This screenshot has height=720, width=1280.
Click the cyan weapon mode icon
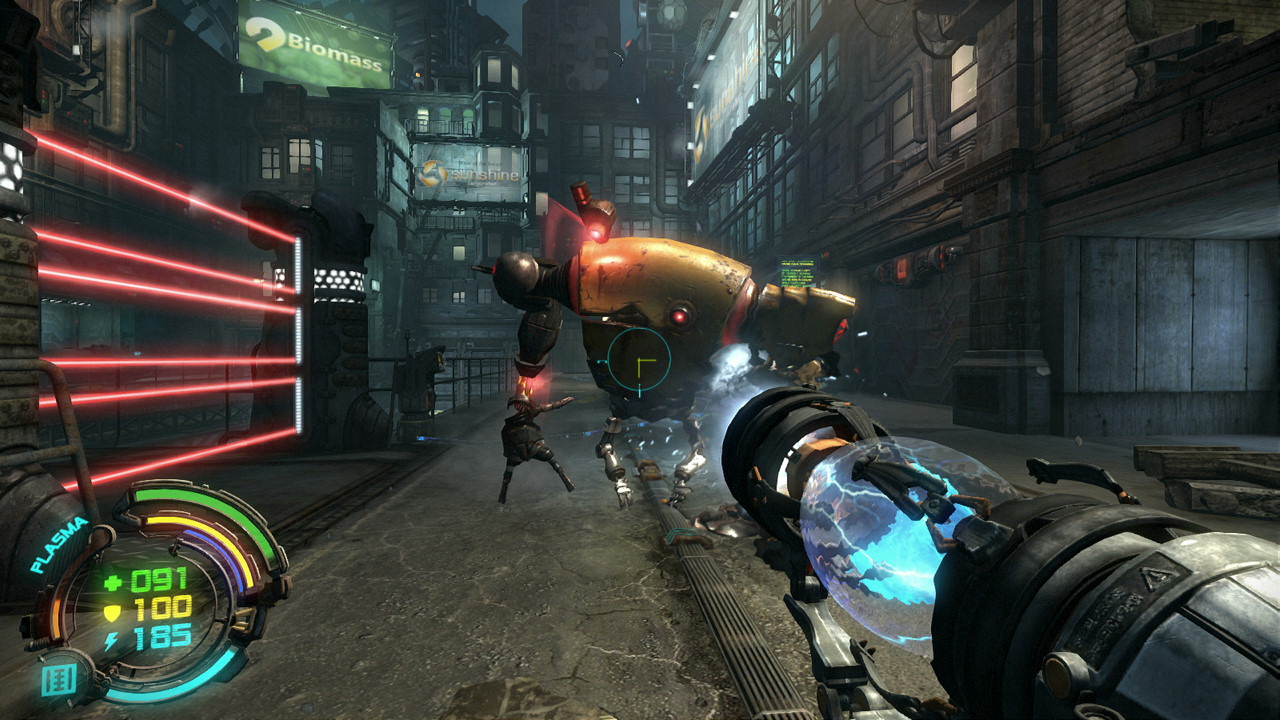click(58, 681)
